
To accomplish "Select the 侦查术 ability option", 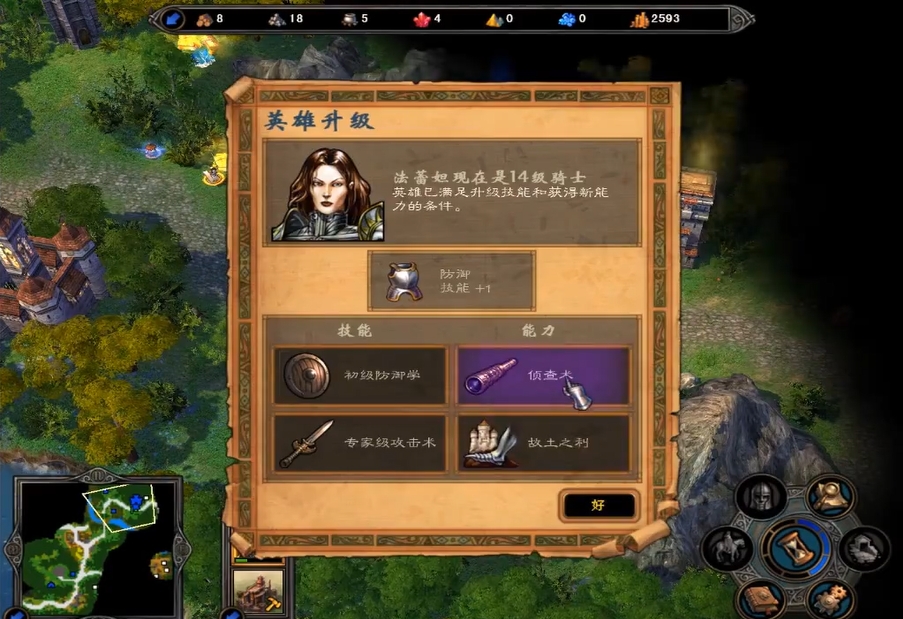I will [544, 375].
